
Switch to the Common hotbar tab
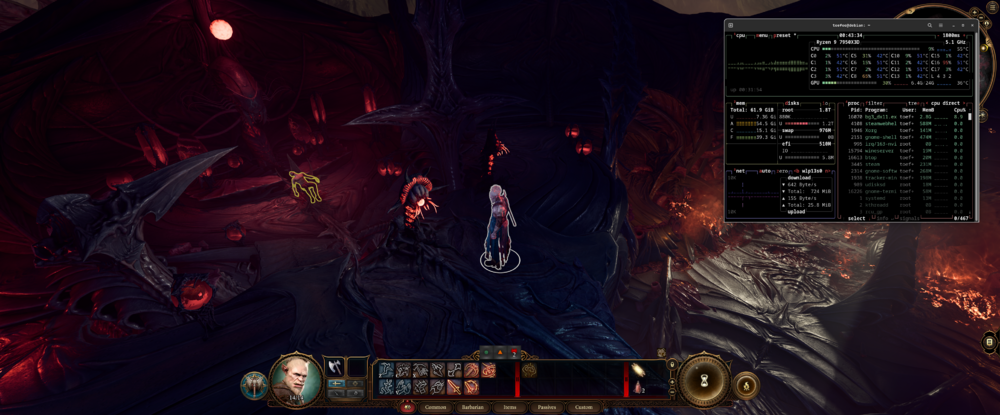pyautogui.click(x=436, y=407)
